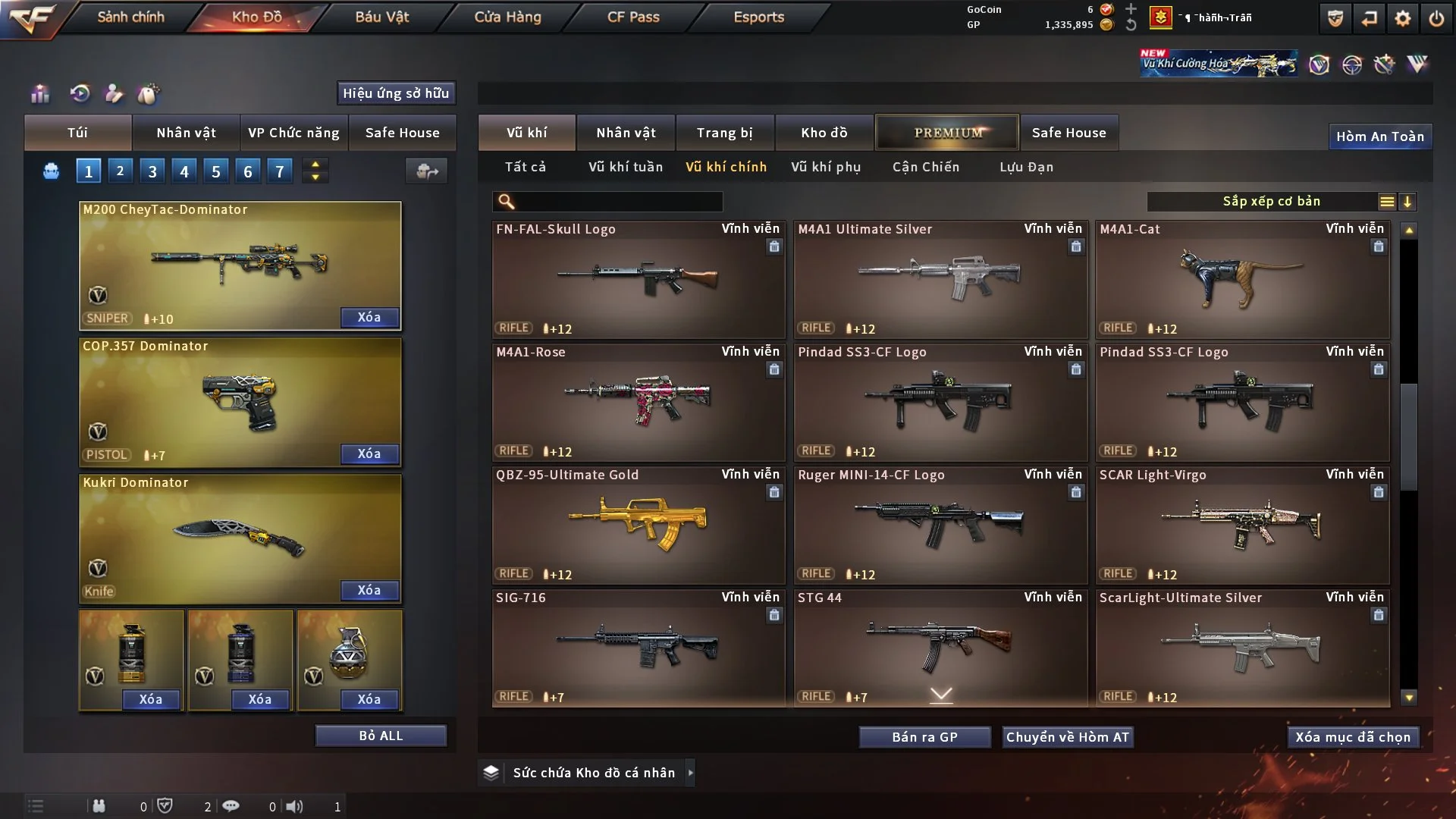Filter by Vũ khí phụ secondary weapons
Viewport: 1456px width, 819px height.
pyautogui.click(x=826, y=167)
